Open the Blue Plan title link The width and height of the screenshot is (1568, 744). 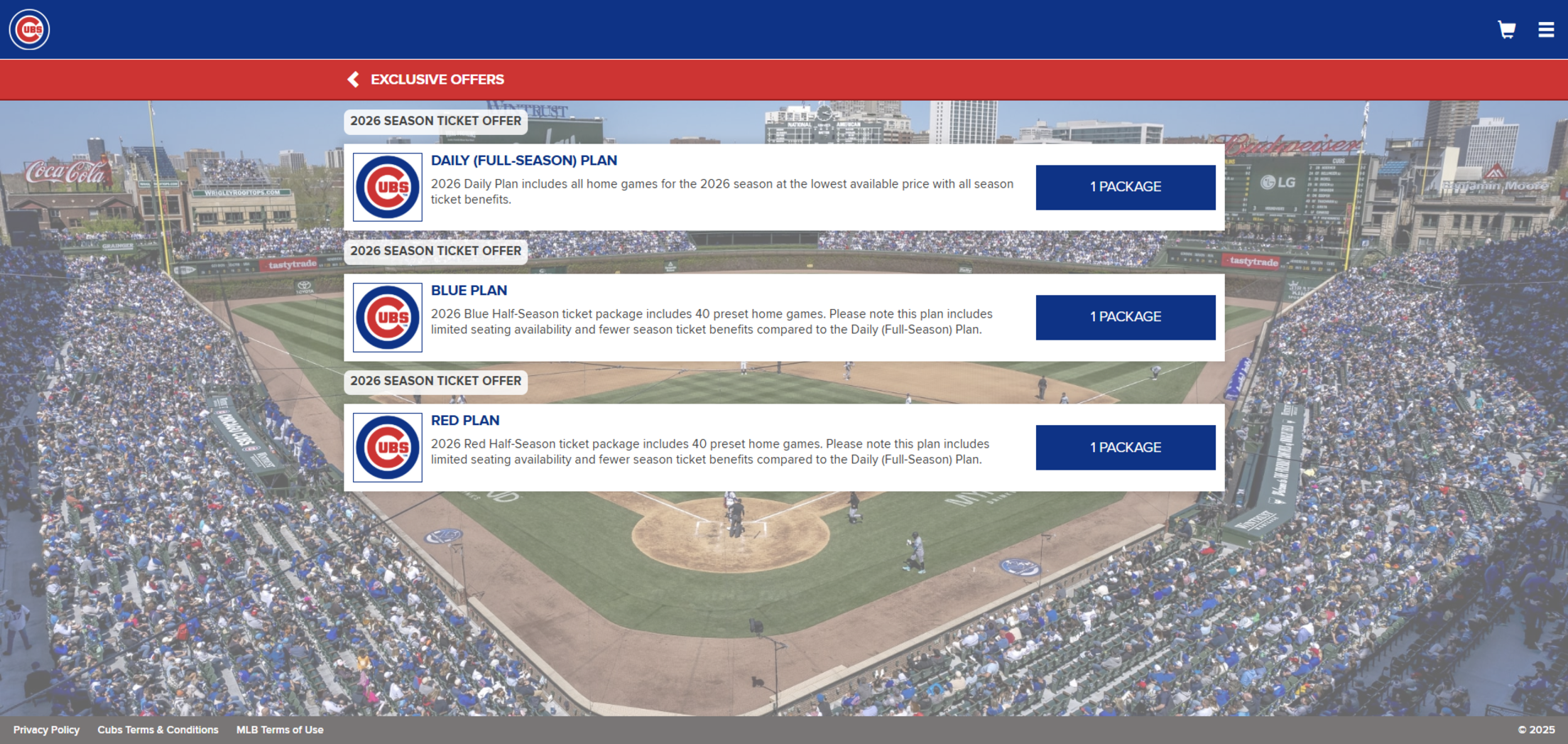pyautogui.click(x=469, y=291)
